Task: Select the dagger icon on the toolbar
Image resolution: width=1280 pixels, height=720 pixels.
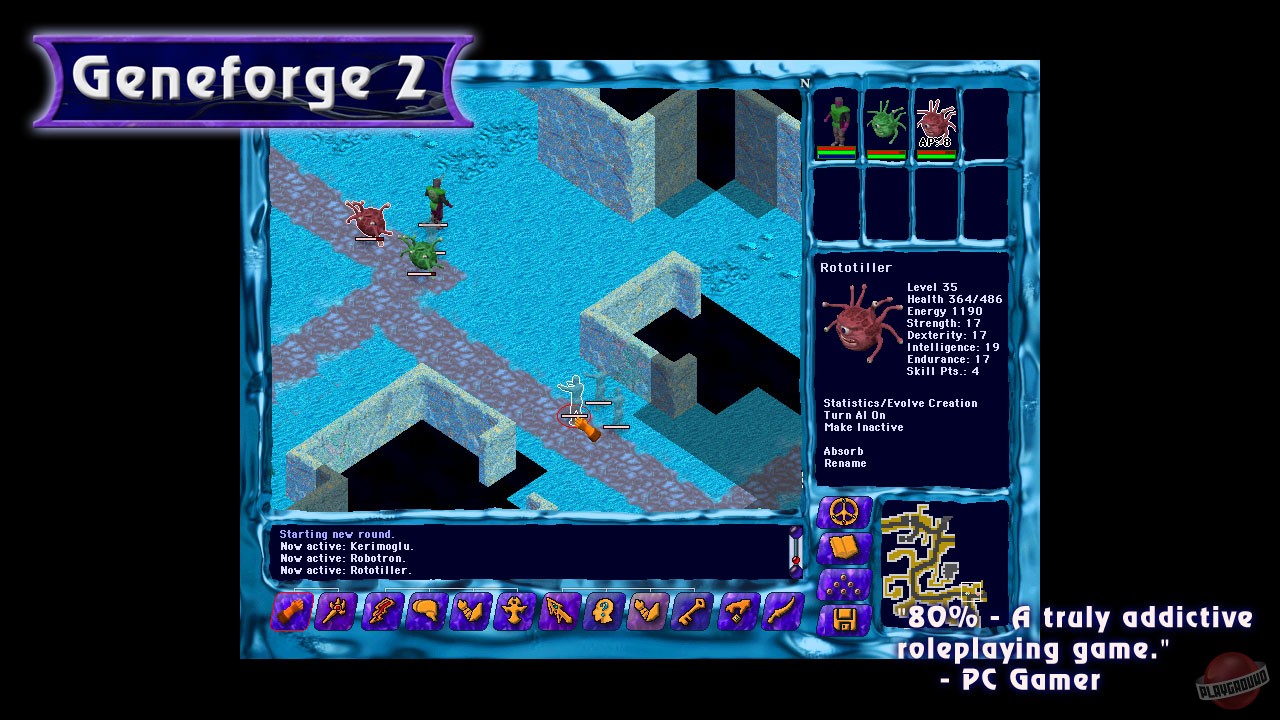Action: [782, 612]
